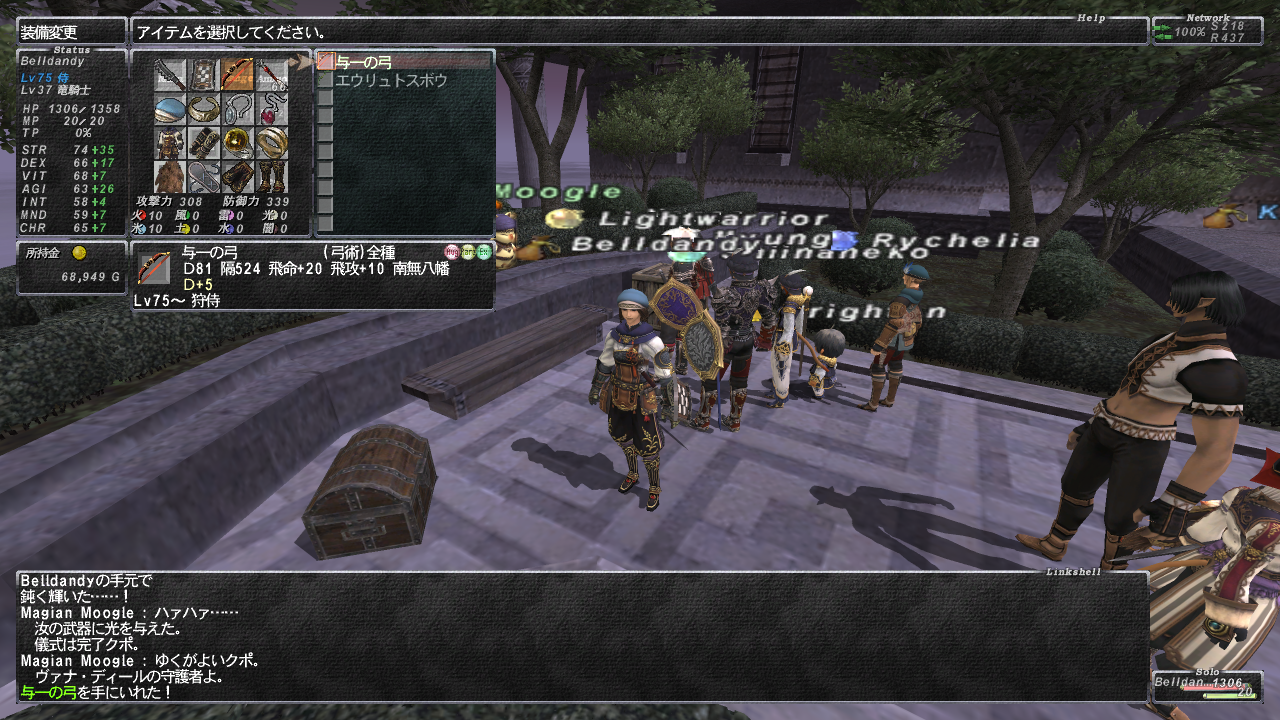
Task: Choose the waist belt slot
Action: tap(204, 177)
